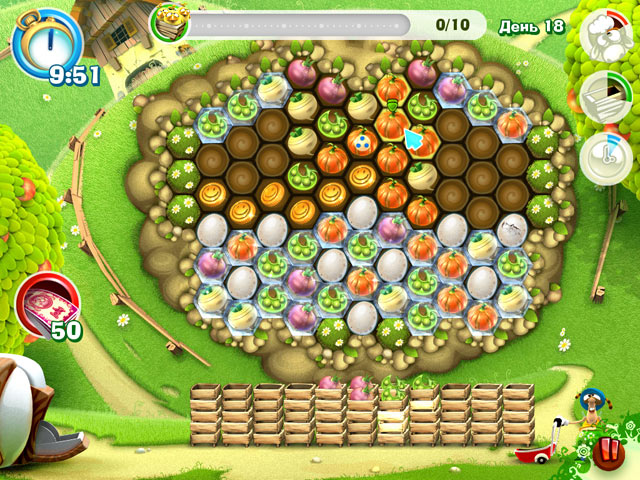This screenshot has height=480, width=640.
Task: Click the pumpkin tile with green marker
Action: (392, 123)
